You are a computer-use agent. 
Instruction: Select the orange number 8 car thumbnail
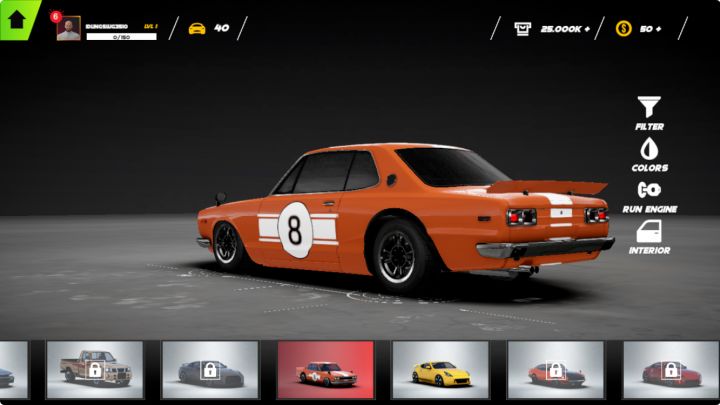point(326,370)
